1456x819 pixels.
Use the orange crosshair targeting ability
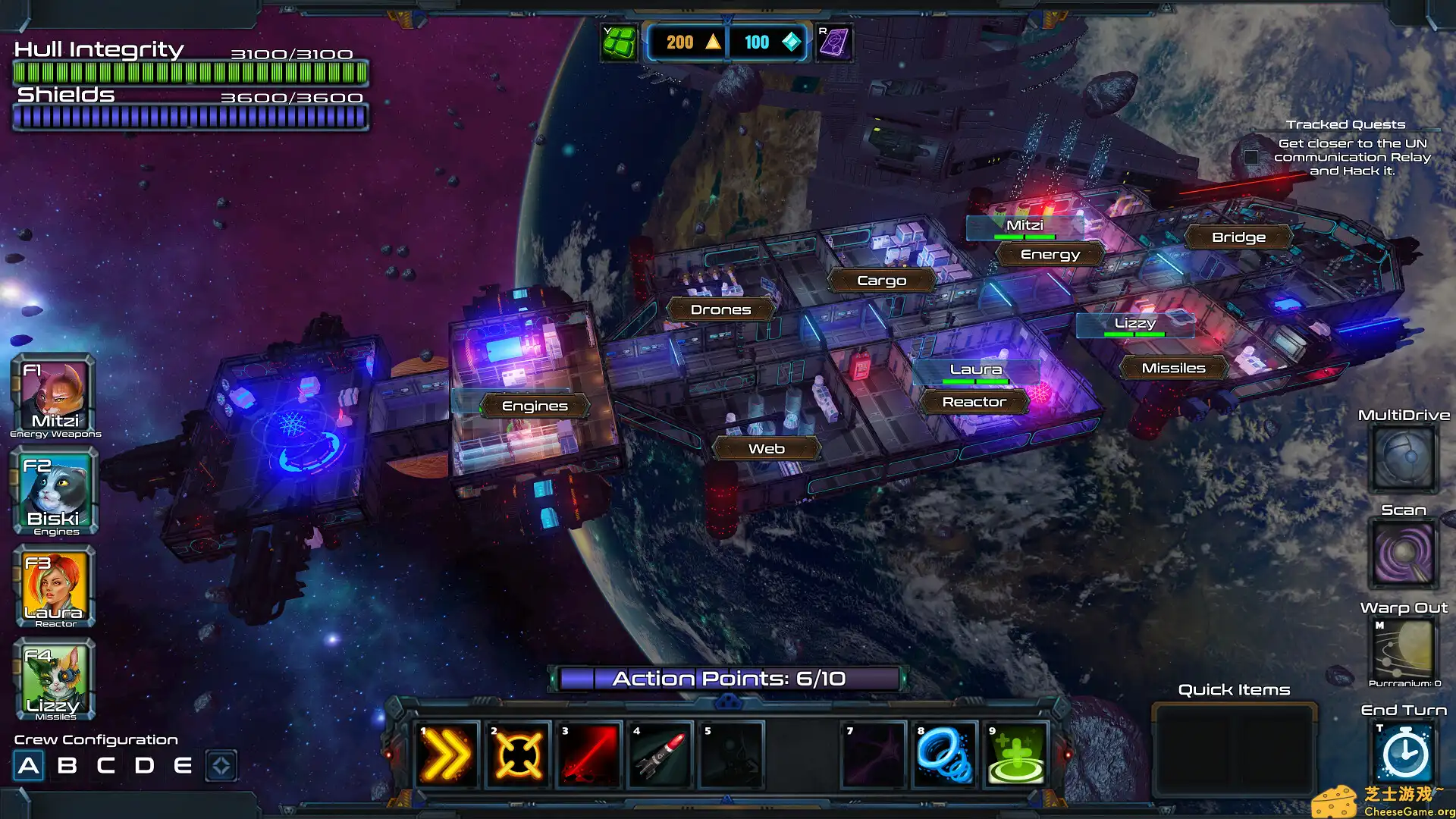(x=518, y=755)
